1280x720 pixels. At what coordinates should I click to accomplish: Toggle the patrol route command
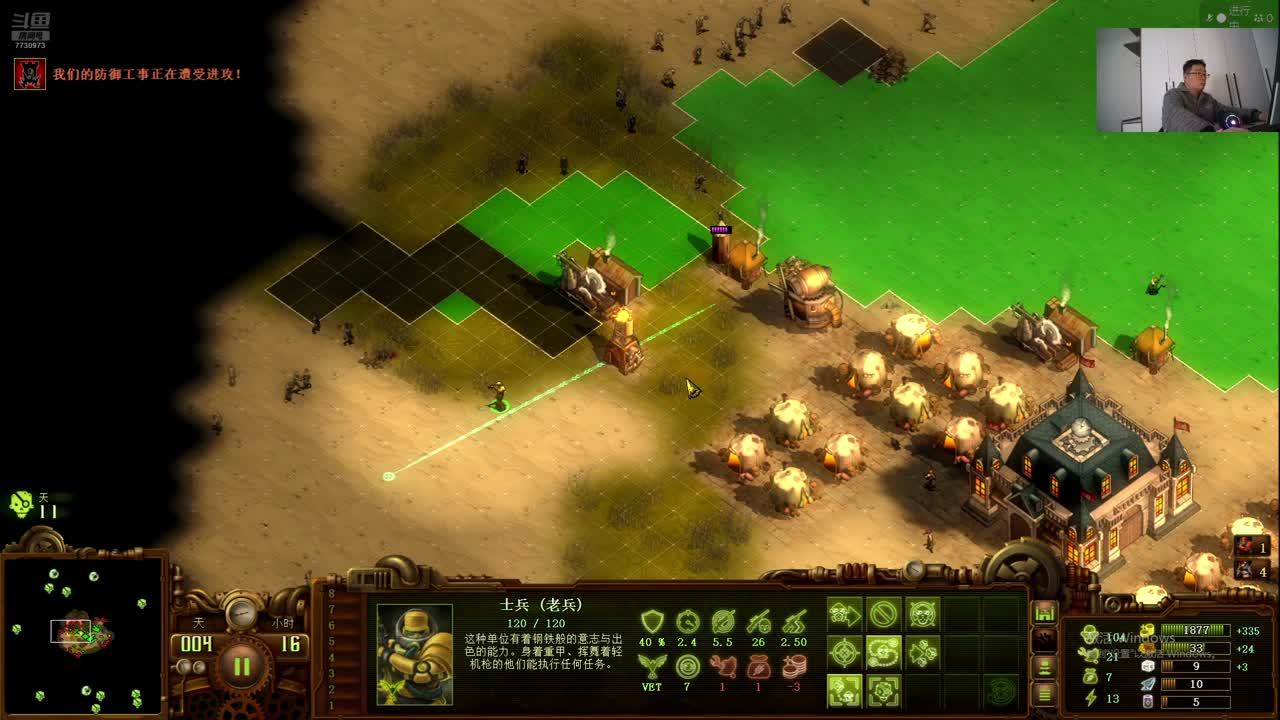pos(883,652)
